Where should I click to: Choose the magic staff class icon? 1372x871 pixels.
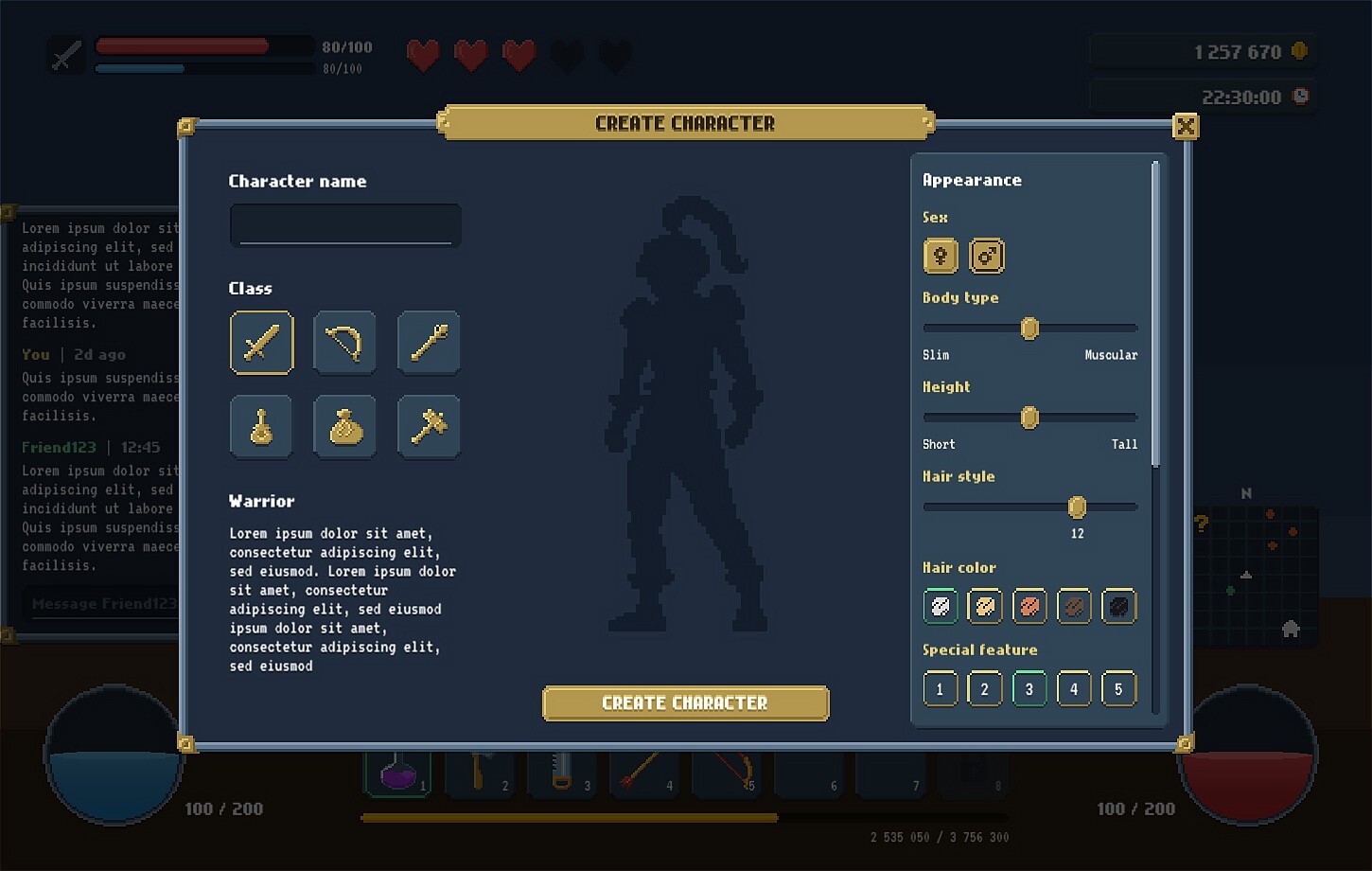pyautogui.click(x=428, y=343)
